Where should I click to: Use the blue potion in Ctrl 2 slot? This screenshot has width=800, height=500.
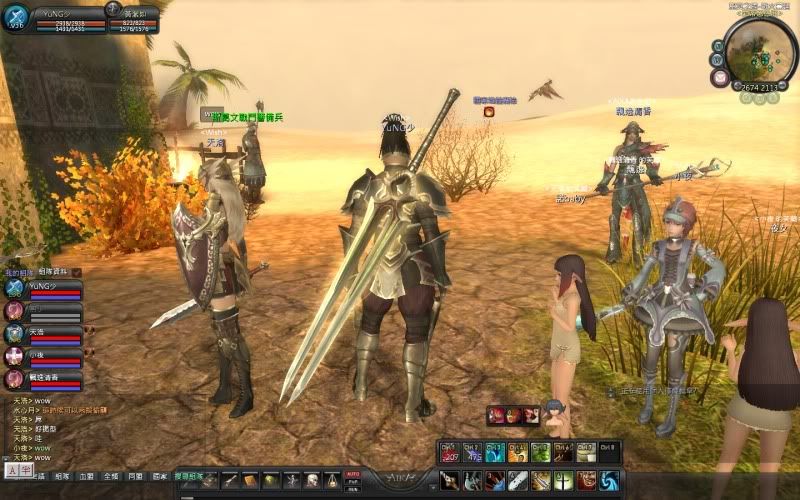(472, 453)
